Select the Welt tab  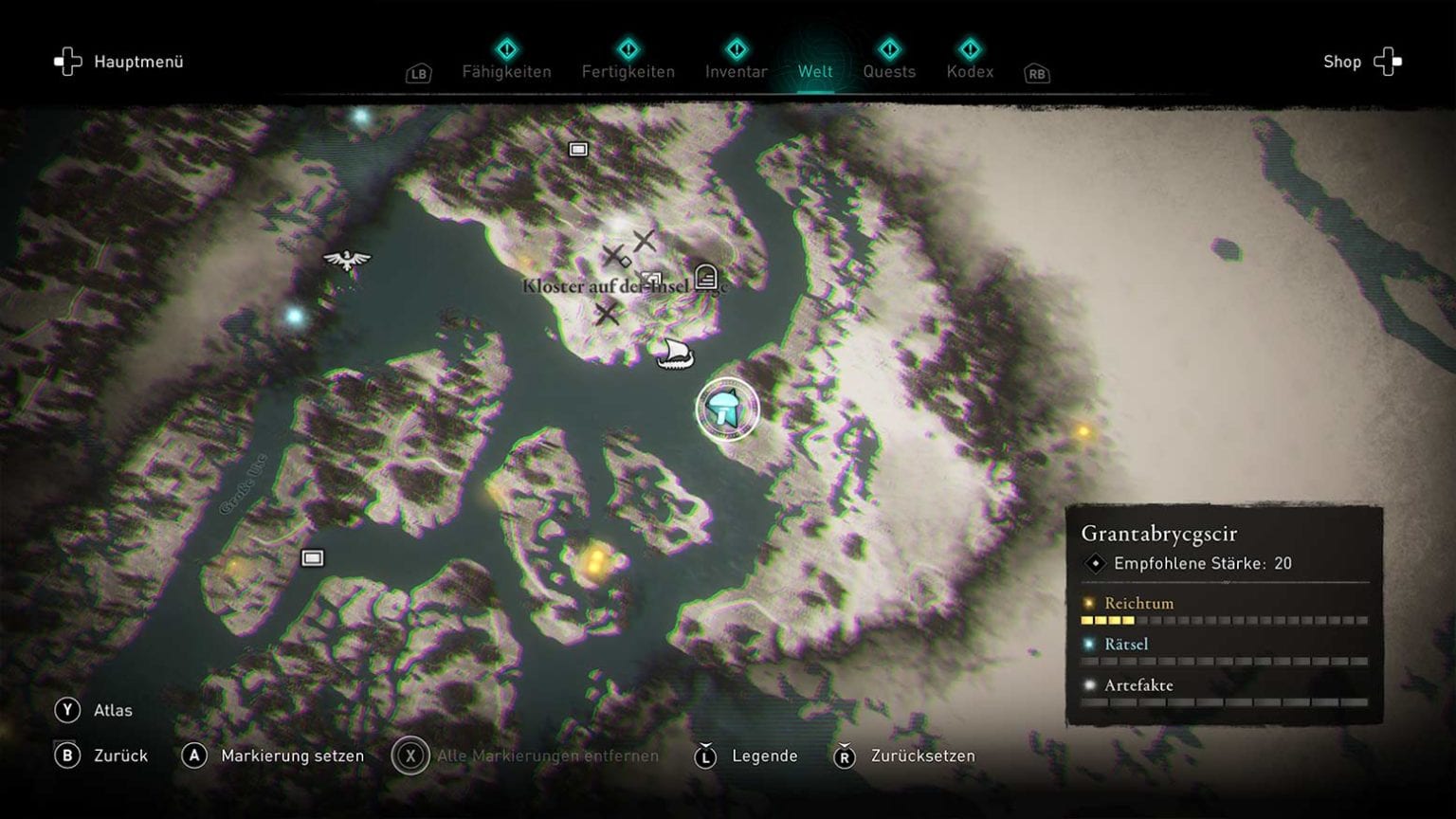815,71
